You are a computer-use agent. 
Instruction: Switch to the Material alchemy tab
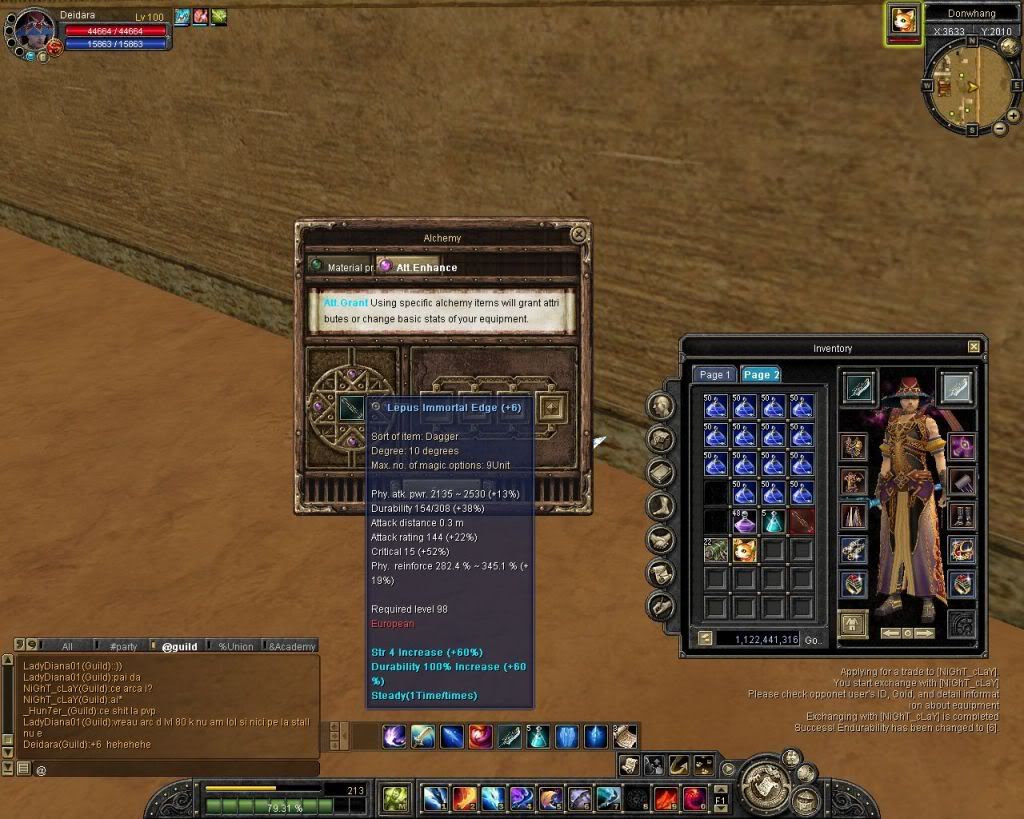coord(340,267)
